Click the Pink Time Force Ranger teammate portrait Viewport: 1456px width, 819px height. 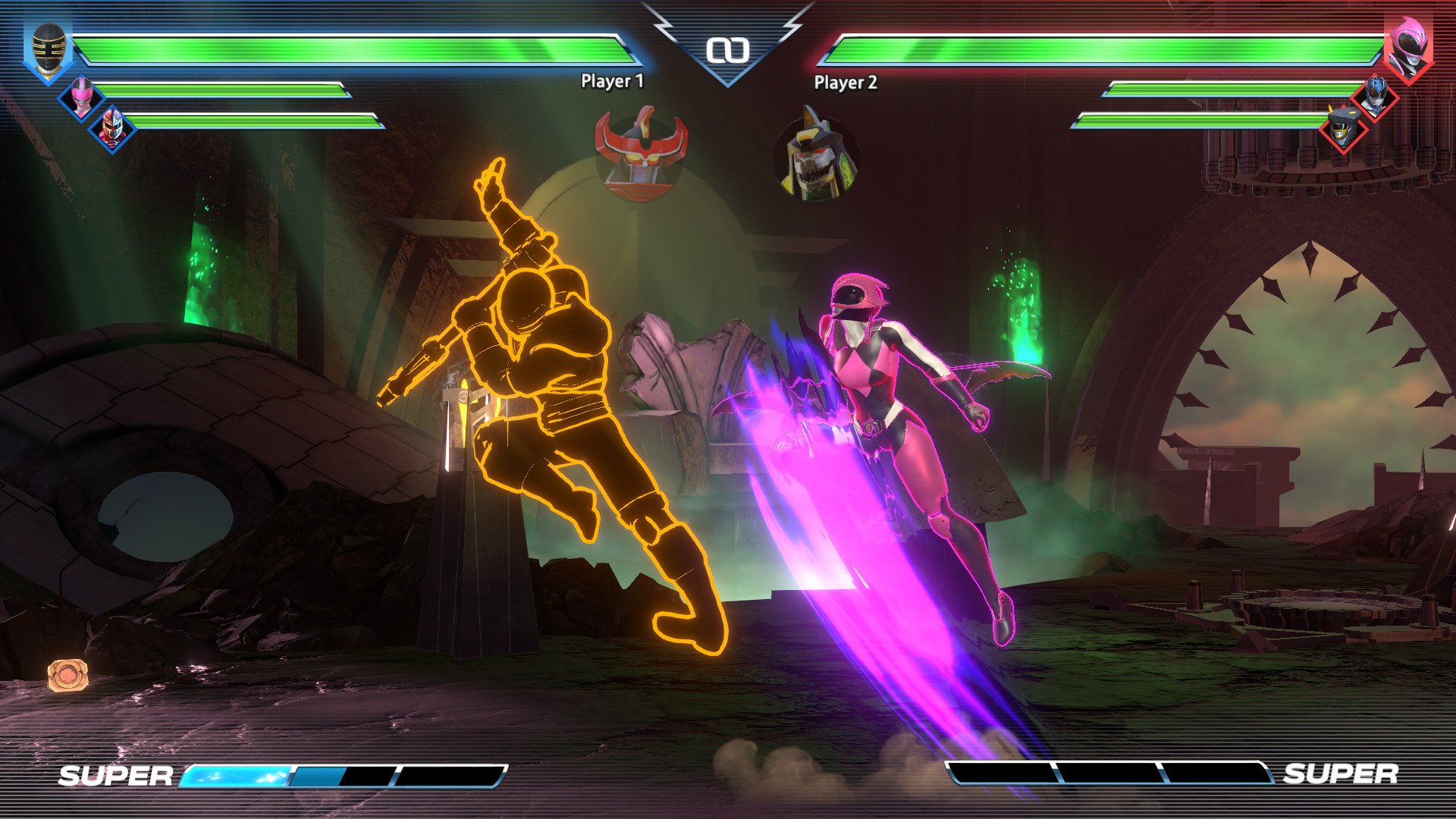[83, 96]
